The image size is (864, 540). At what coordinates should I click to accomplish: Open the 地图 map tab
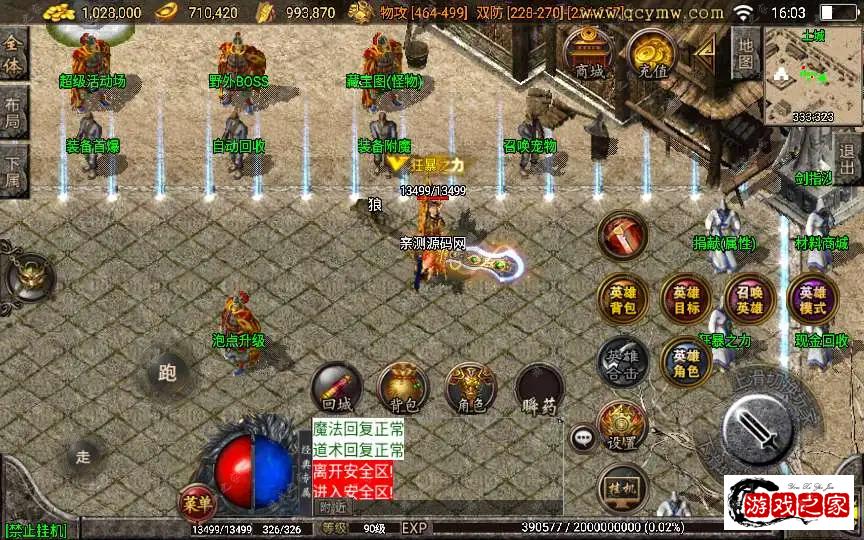[746, 52]
